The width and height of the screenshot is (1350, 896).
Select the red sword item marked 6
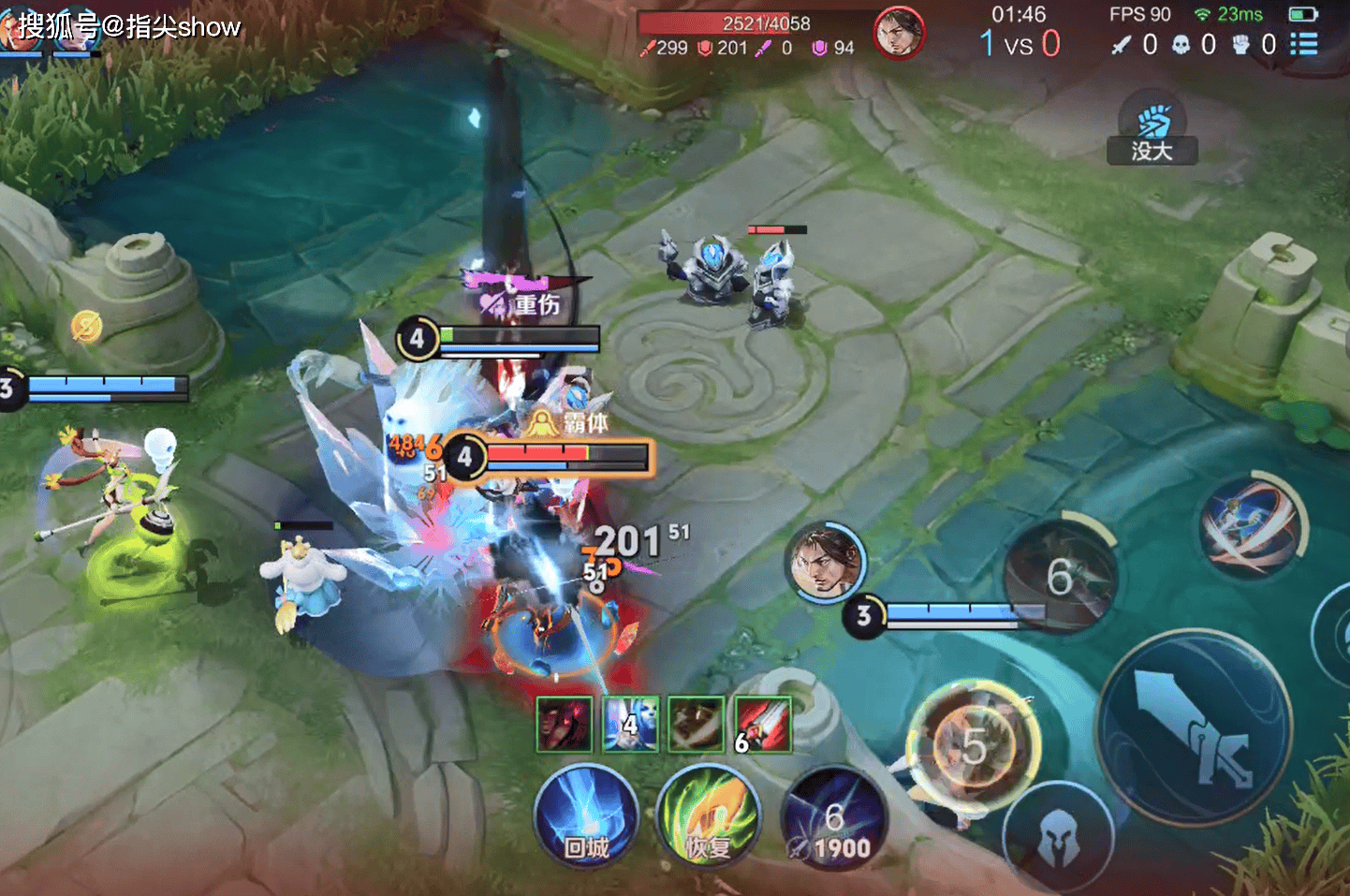[763, 724]
